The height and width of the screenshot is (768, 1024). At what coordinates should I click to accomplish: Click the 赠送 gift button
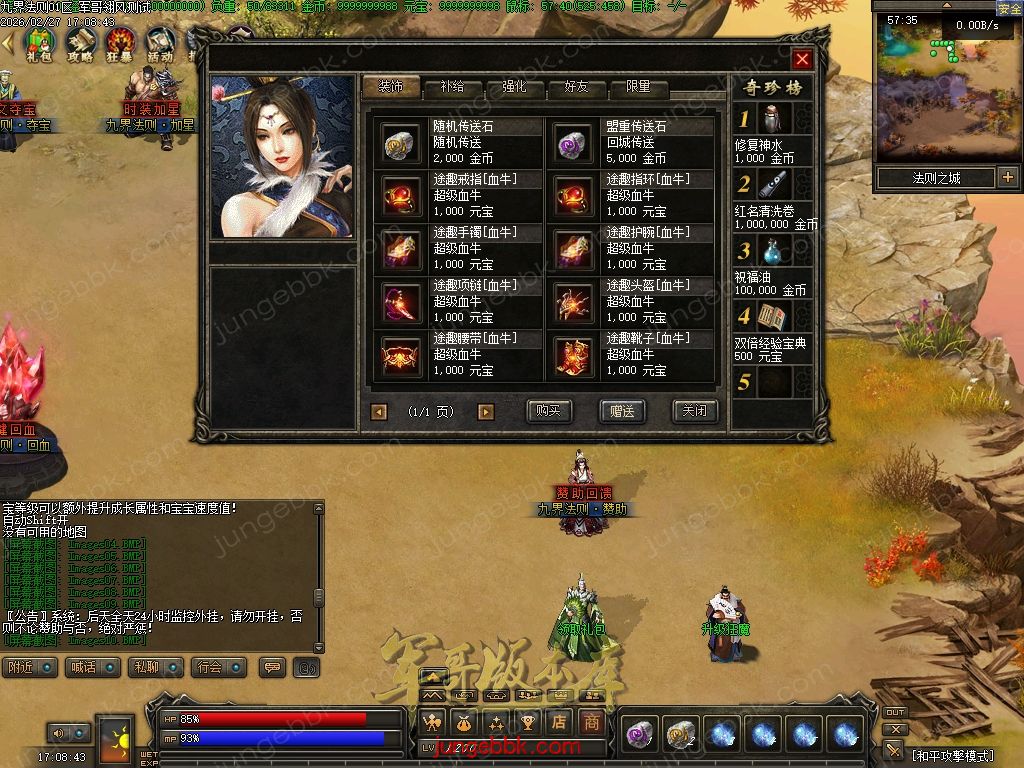click(x=622, y=411)
